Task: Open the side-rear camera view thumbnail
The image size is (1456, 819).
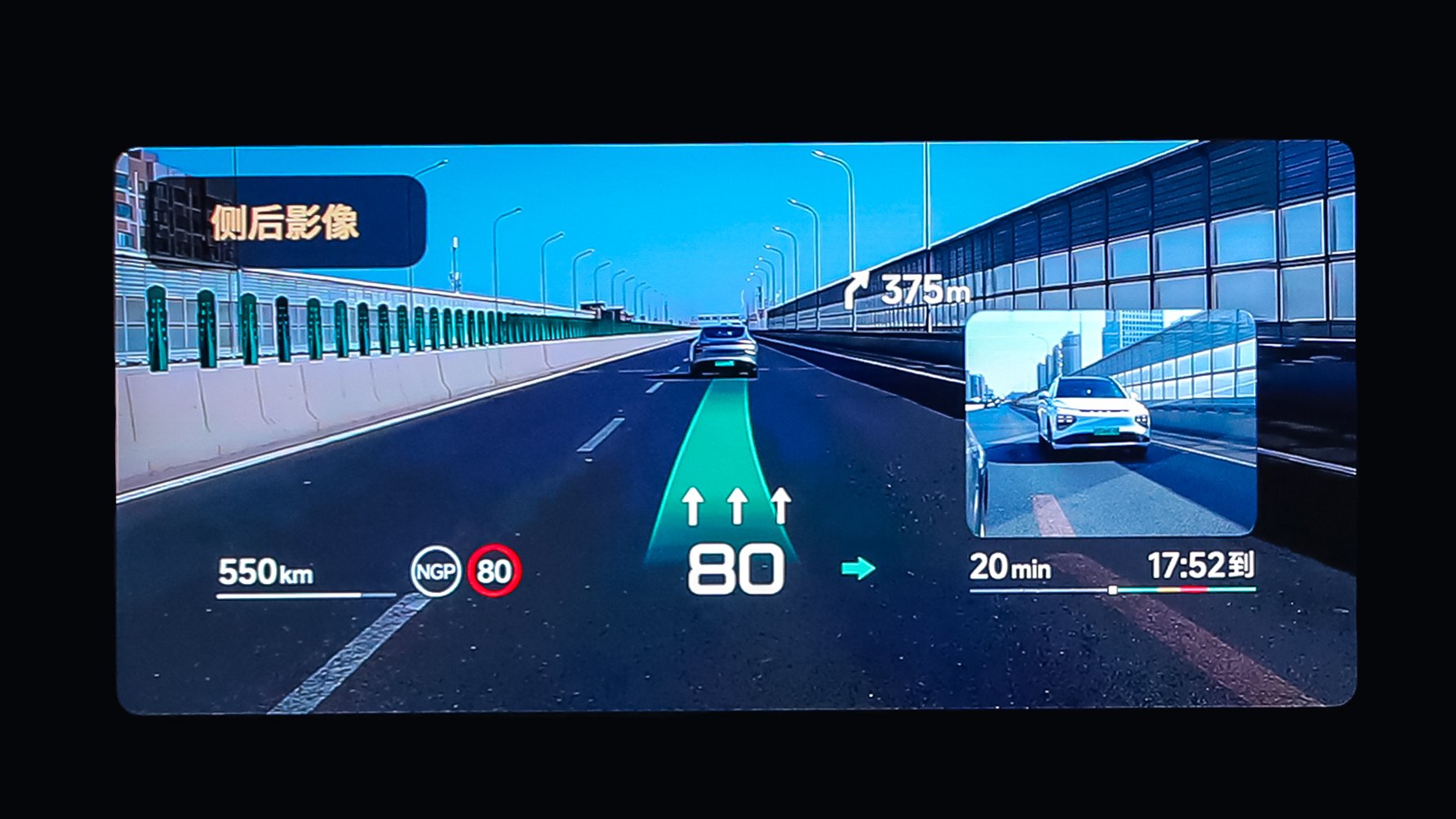Action: 1110,423
